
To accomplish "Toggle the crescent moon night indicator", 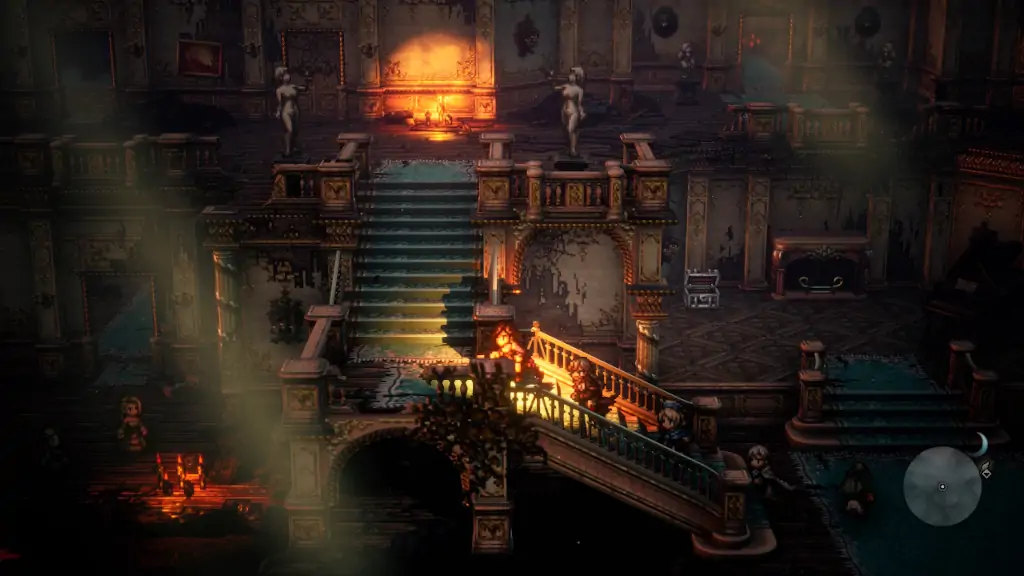I will coord(981,444).
